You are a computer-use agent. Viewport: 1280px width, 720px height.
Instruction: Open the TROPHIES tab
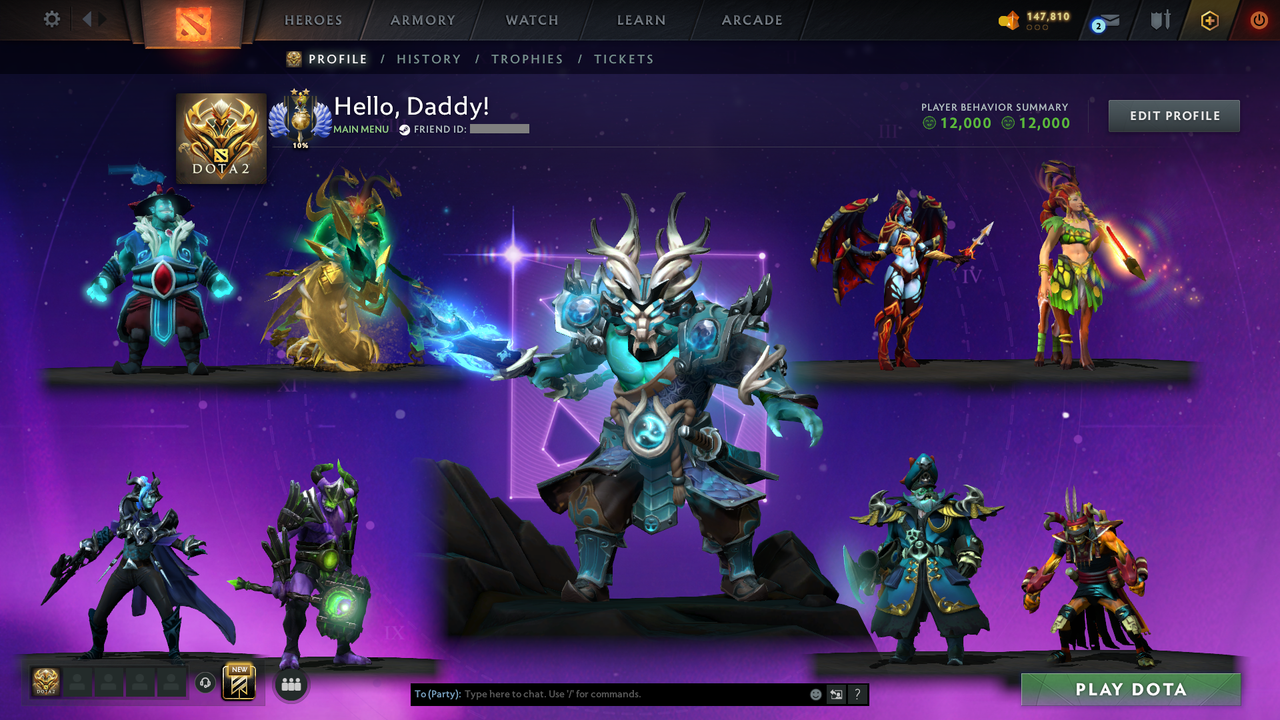click(527, 59)
